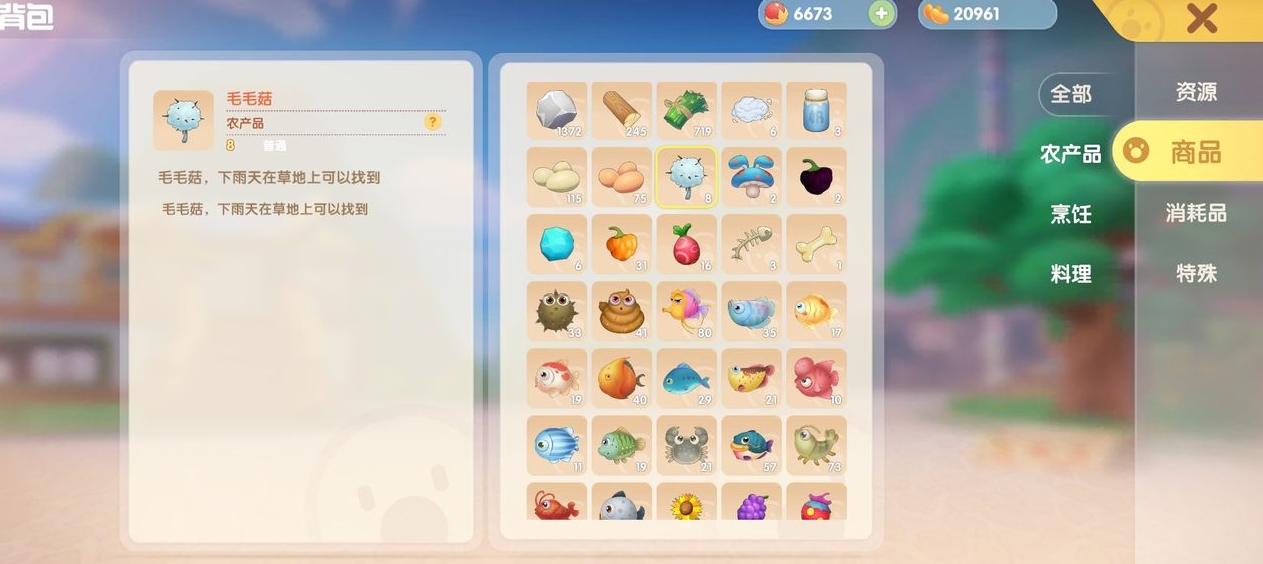Choose the 烹饪 subcategory
The height and width of the screenshot is (564, 1263).
(1071, 214)
